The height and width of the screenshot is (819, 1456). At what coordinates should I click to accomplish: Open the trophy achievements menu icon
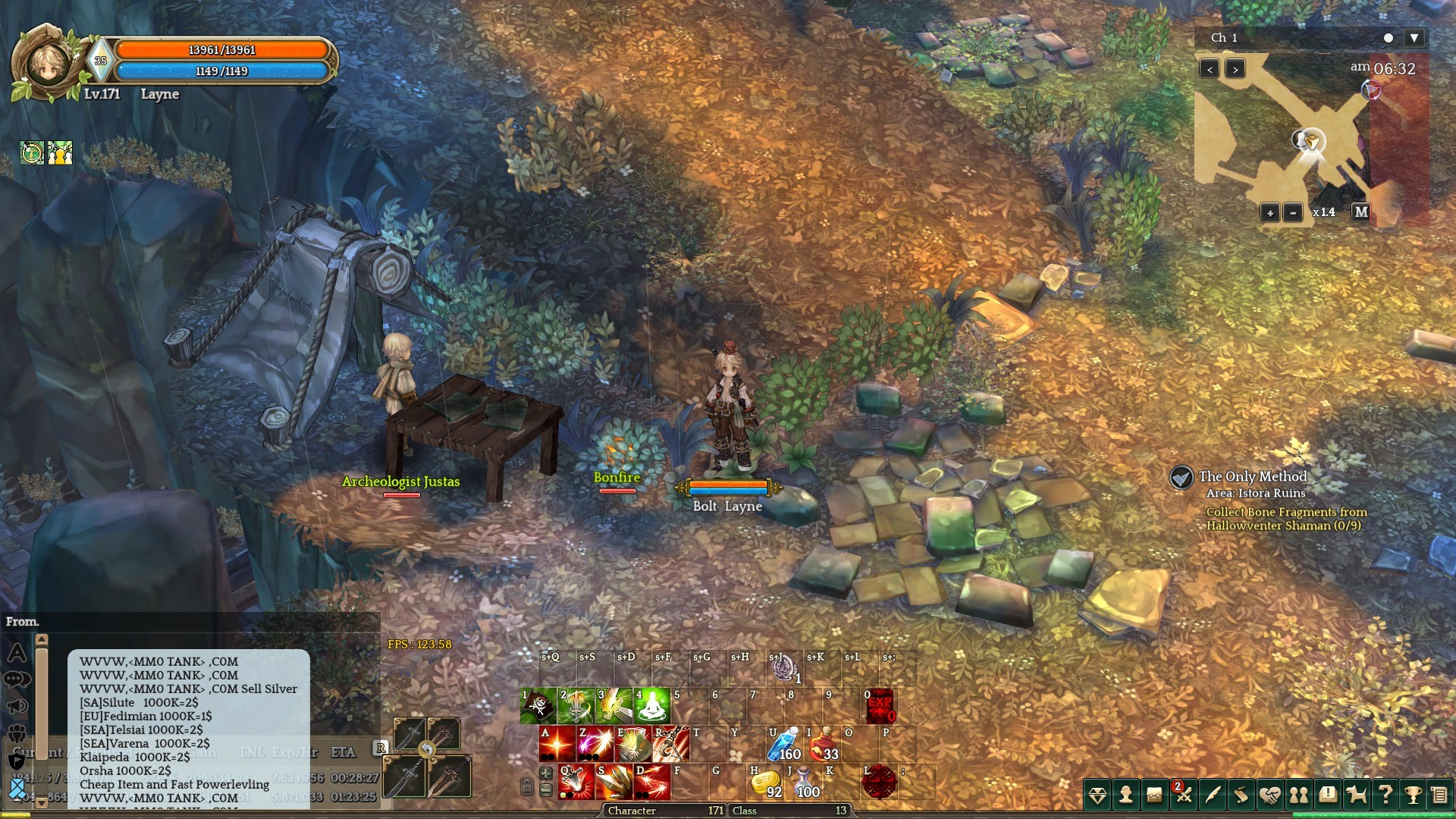tap(1413, 795)
